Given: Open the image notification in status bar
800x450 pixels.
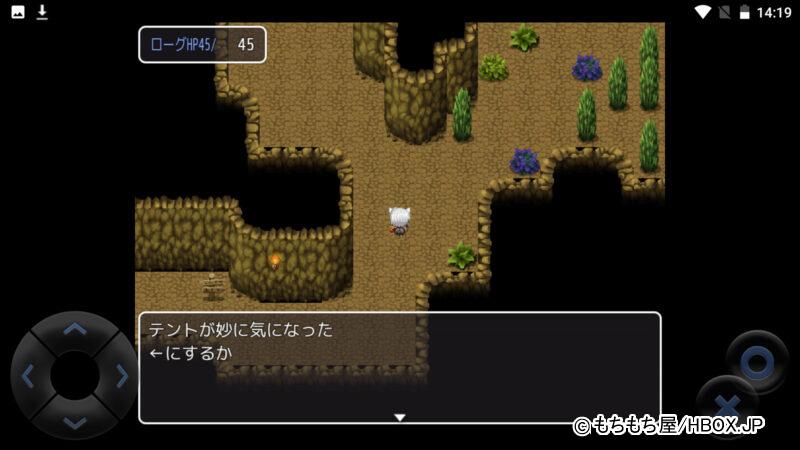Looking at the screenshot, I should pos(18,12).
